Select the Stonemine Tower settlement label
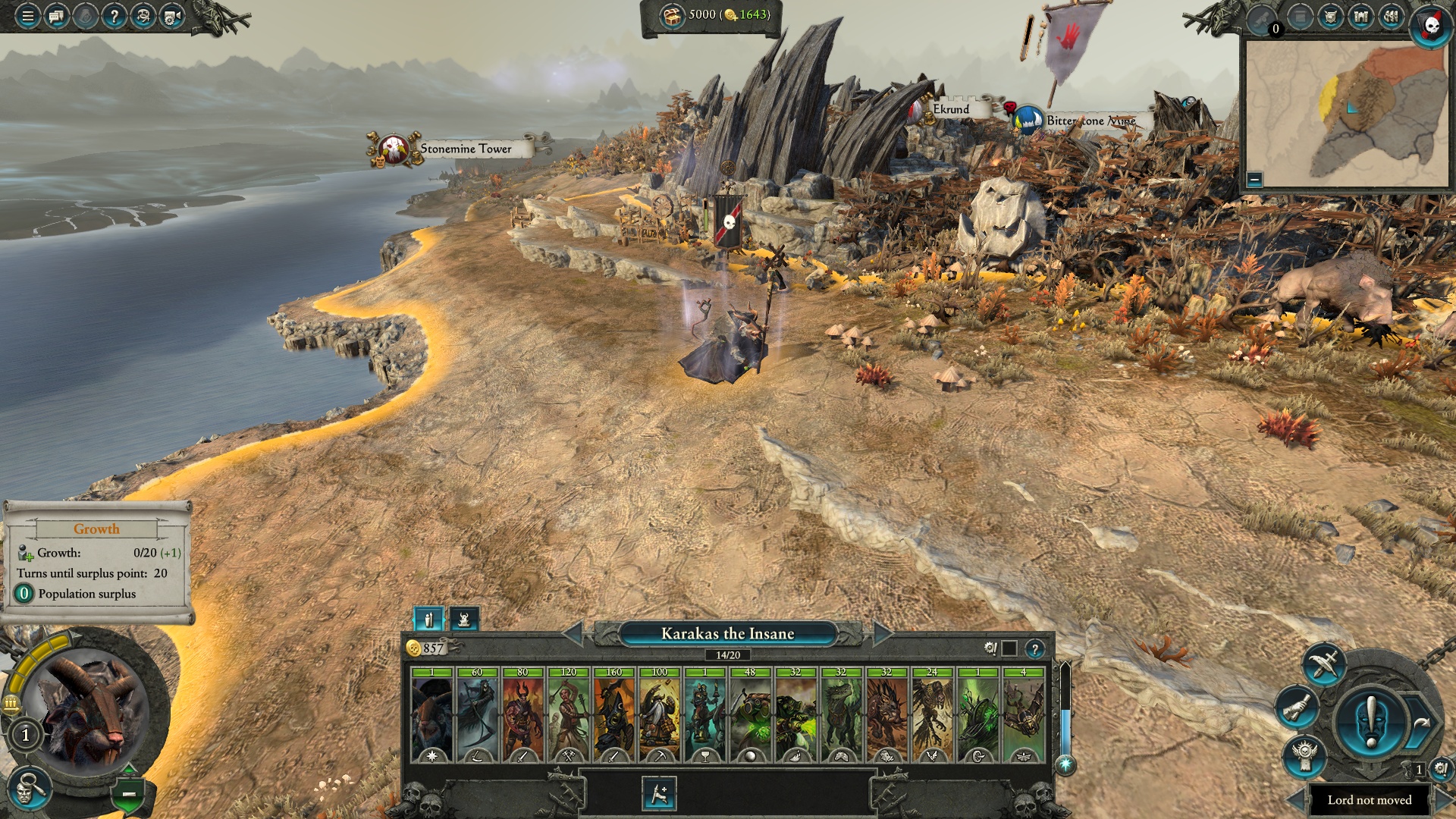The height and width of the screenshot is (819, 1456). pos(465,149)
